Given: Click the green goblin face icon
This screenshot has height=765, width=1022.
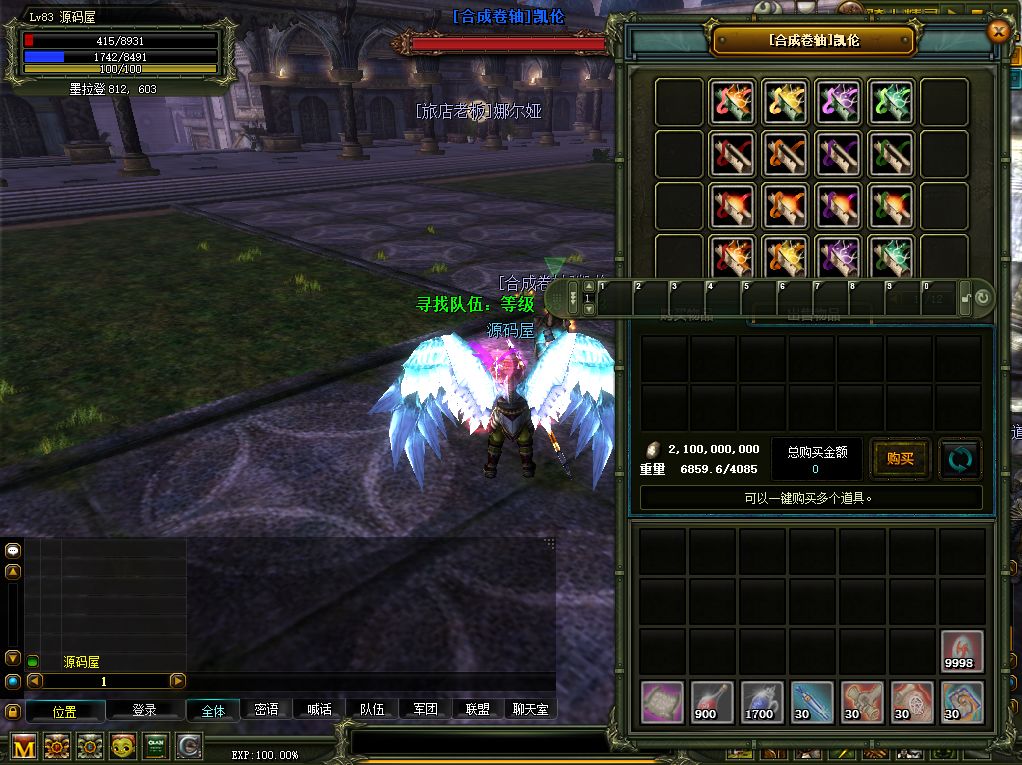Looking at the screenshot, I should (x=123, y=746).
